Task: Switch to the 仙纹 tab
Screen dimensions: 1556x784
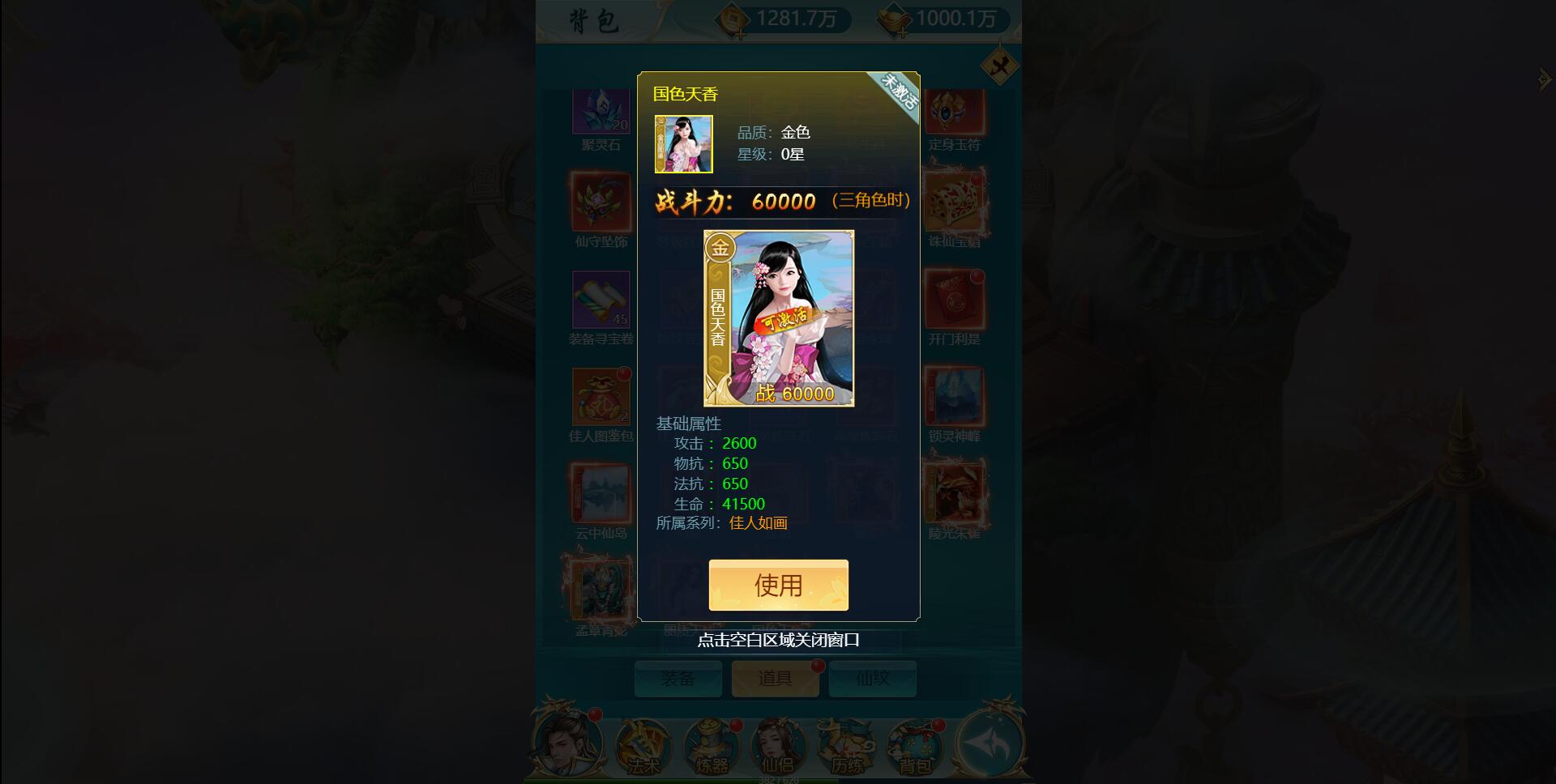Action: tap(871, 679)
